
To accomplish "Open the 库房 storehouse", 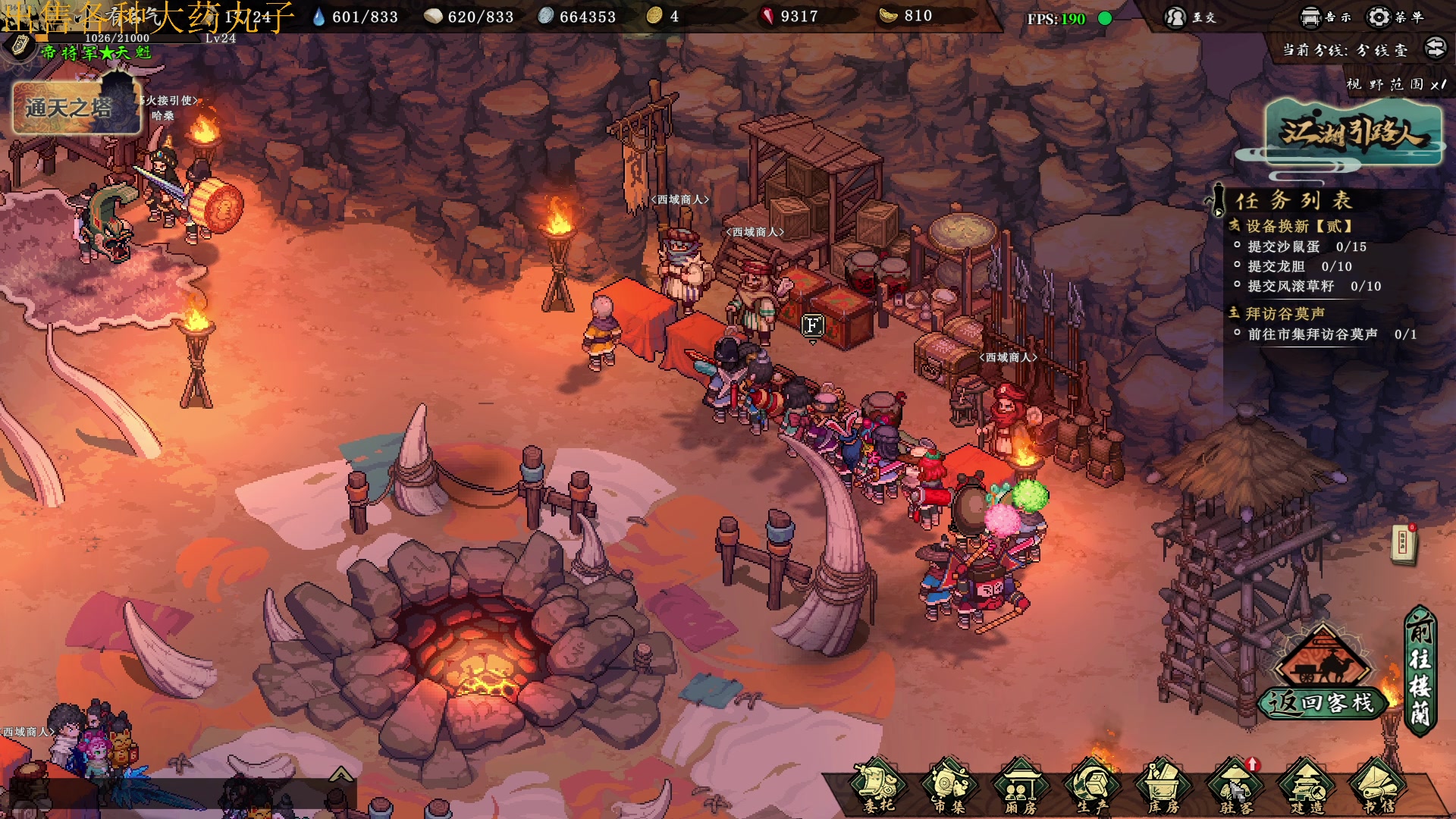I will pos(1163,787).
